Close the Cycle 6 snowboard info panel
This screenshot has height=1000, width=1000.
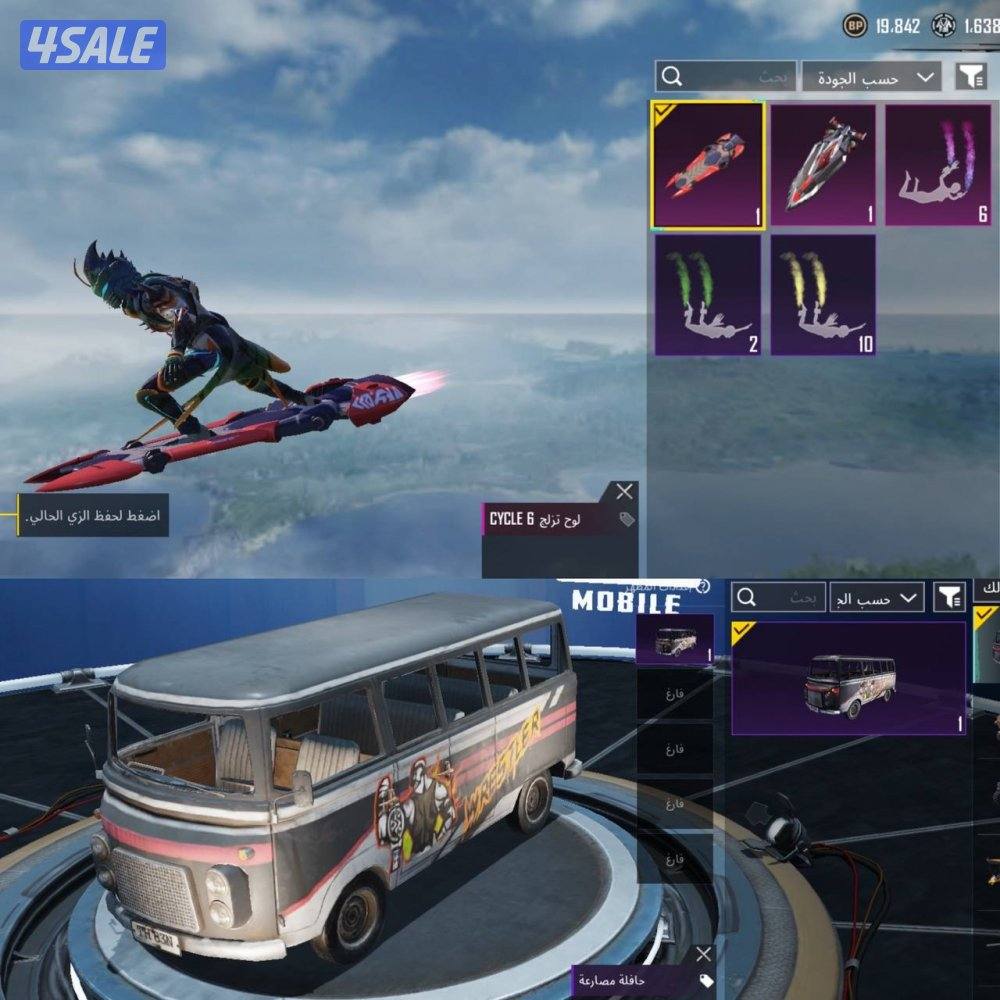[625, 491]
